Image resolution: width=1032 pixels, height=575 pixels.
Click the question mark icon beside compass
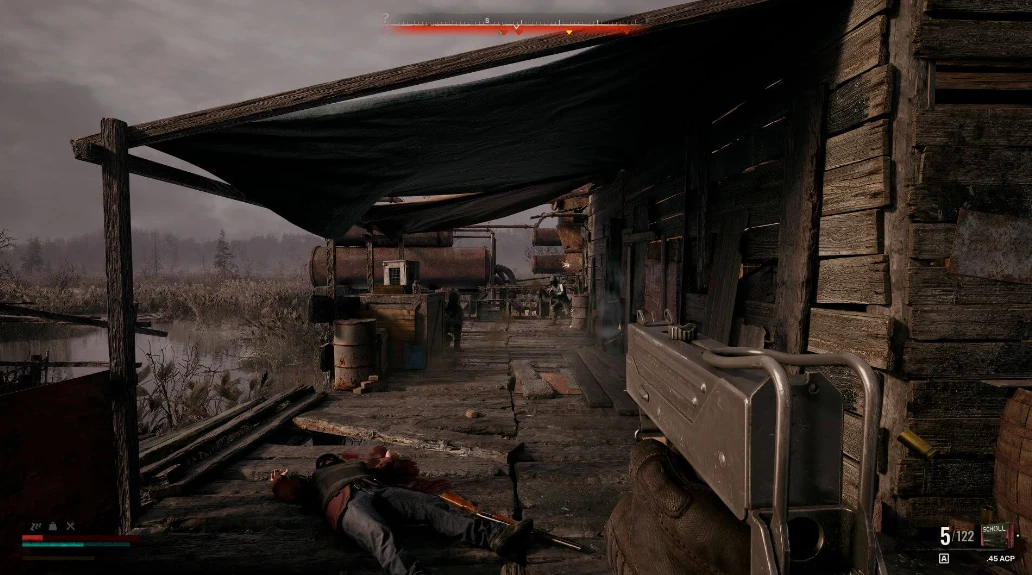pyautogui.click(x=386, y=18)
